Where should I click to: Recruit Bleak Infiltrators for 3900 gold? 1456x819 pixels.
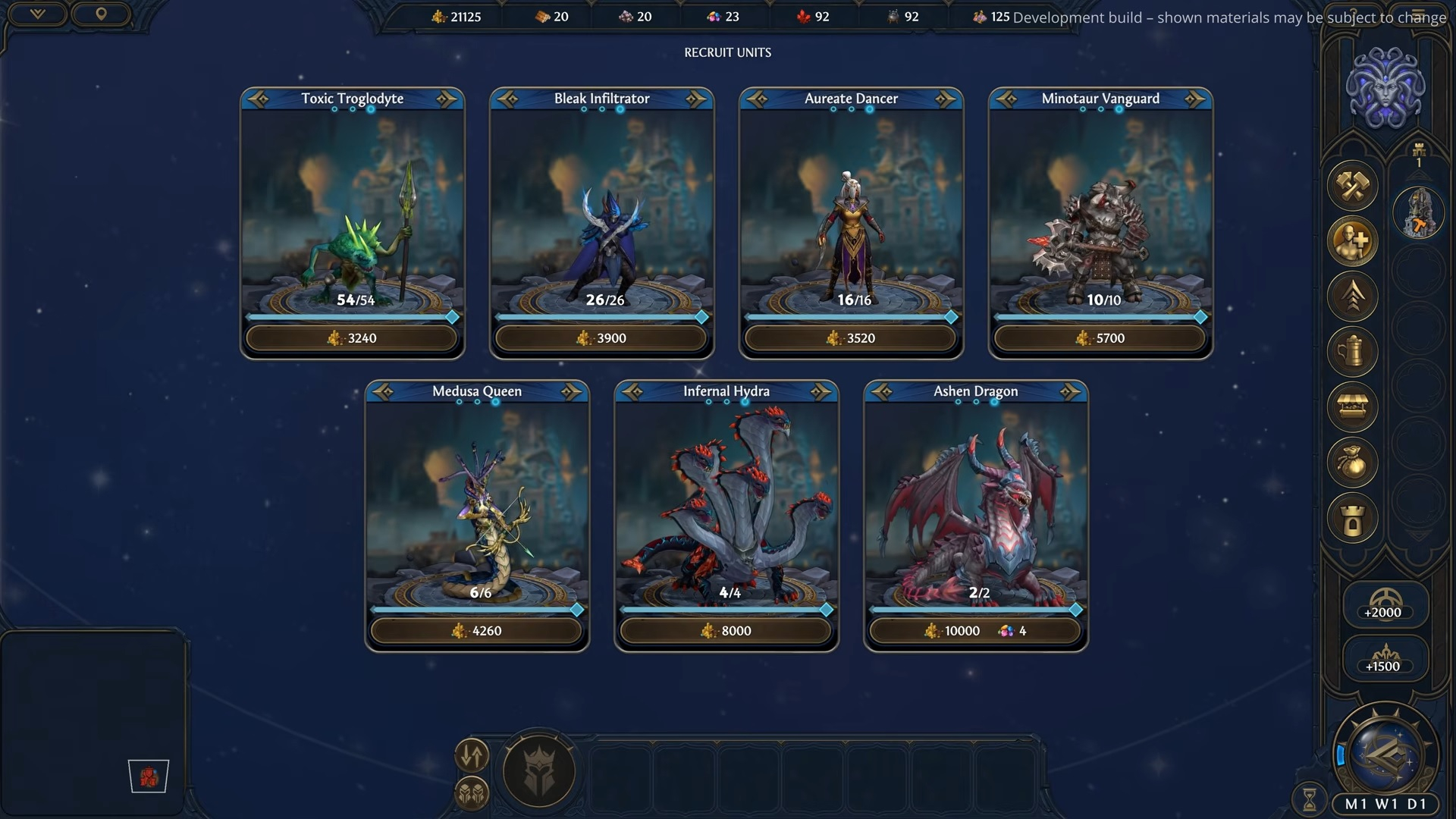pos(601,338)
